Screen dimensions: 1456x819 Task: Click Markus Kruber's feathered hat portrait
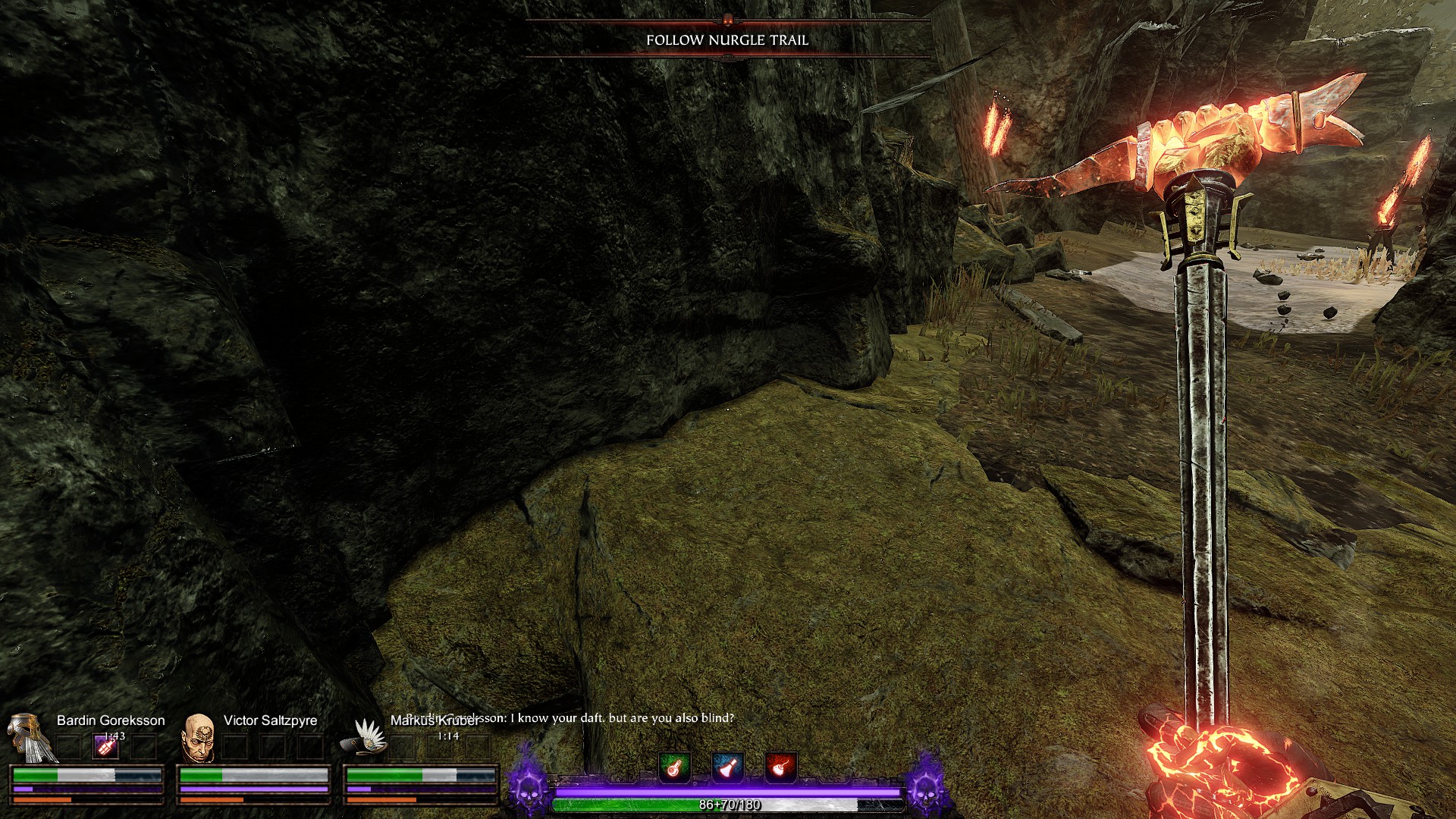coord(367,737)
